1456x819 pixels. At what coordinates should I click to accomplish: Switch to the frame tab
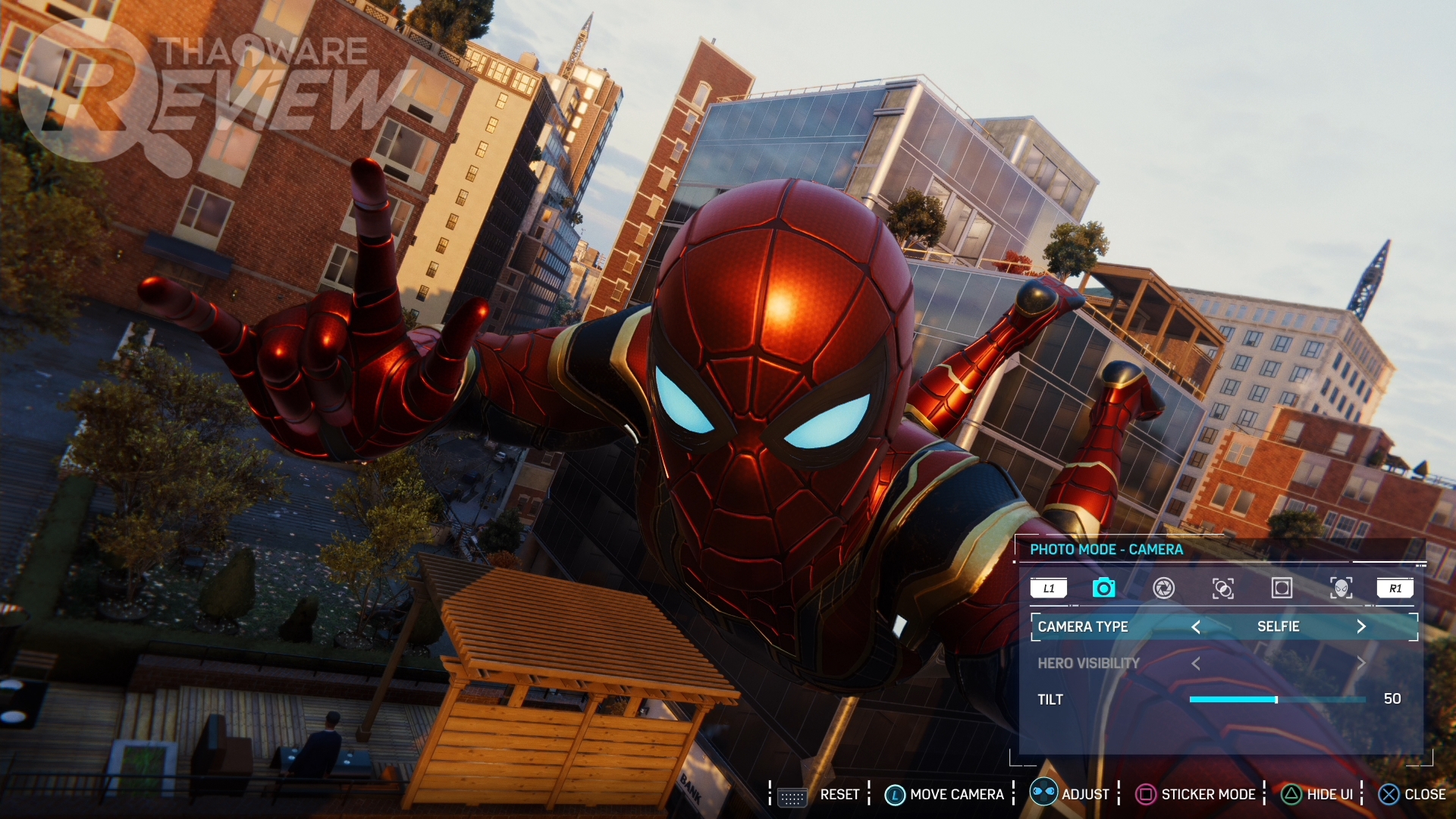(x=1282, y=588)
